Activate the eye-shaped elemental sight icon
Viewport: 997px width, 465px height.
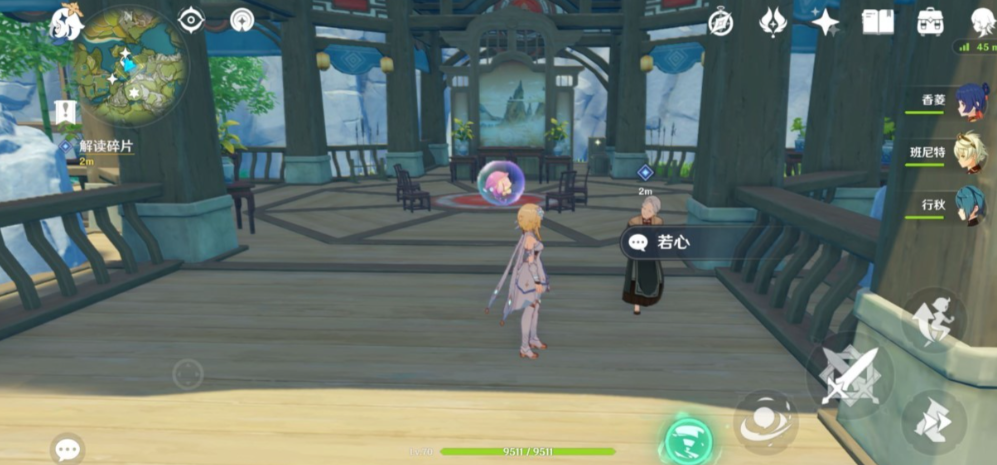(x=191, y=20)
